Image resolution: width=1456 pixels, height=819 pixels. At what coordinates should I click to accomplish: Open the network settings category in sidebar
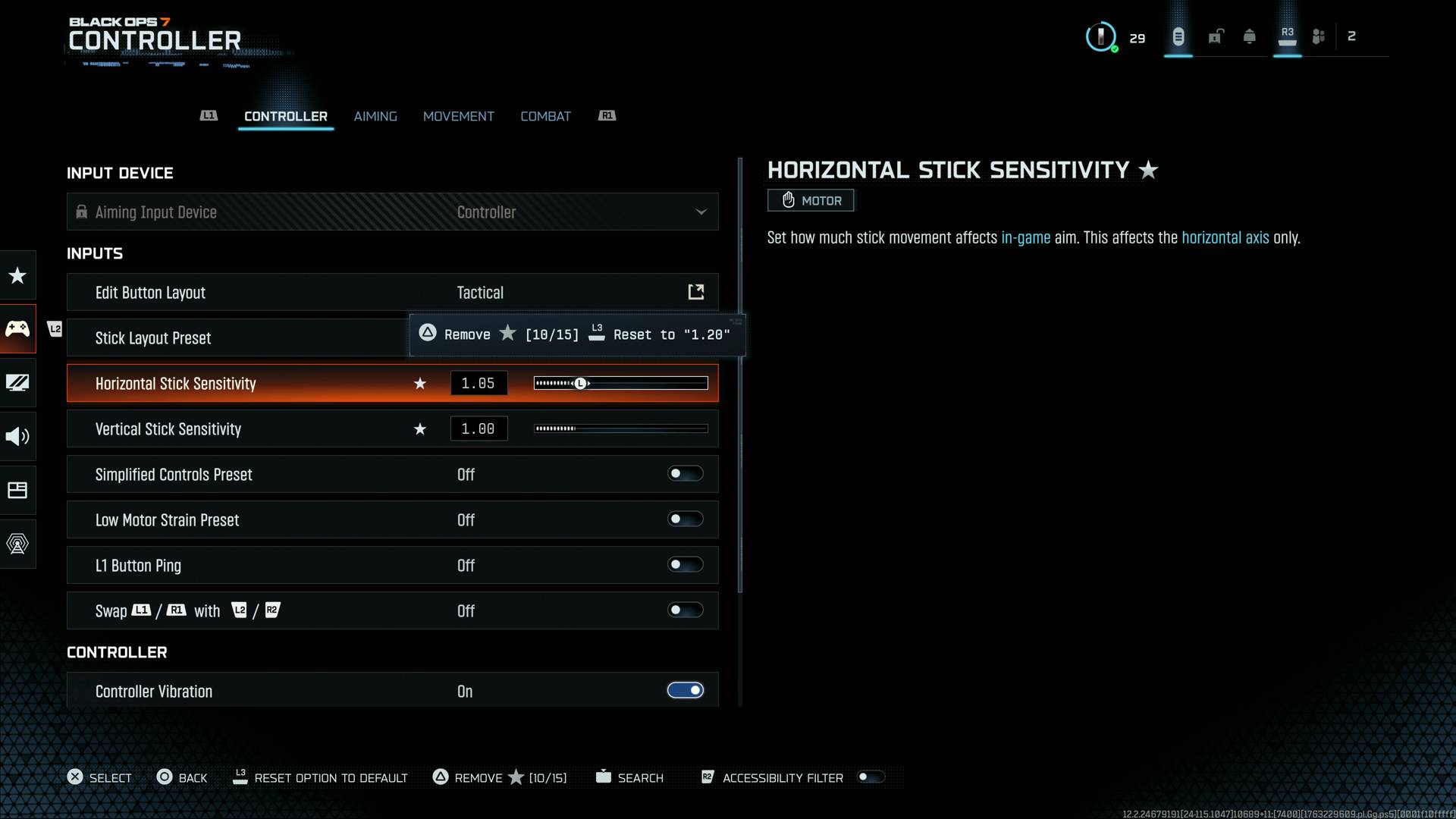[x=17, y=544]
